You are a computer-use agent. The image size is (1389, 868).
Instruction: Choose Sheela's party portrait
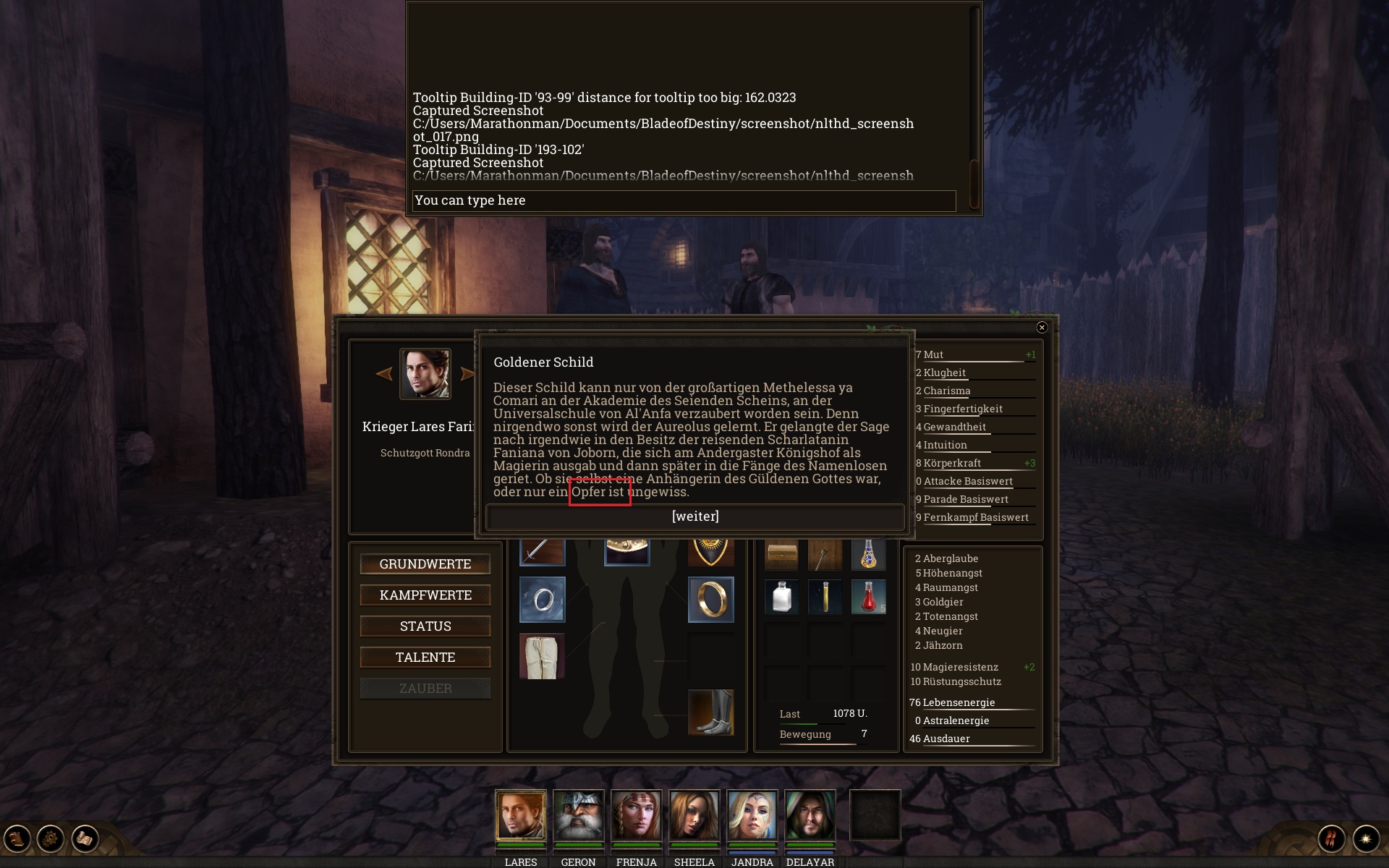click(x=694, y=815)
